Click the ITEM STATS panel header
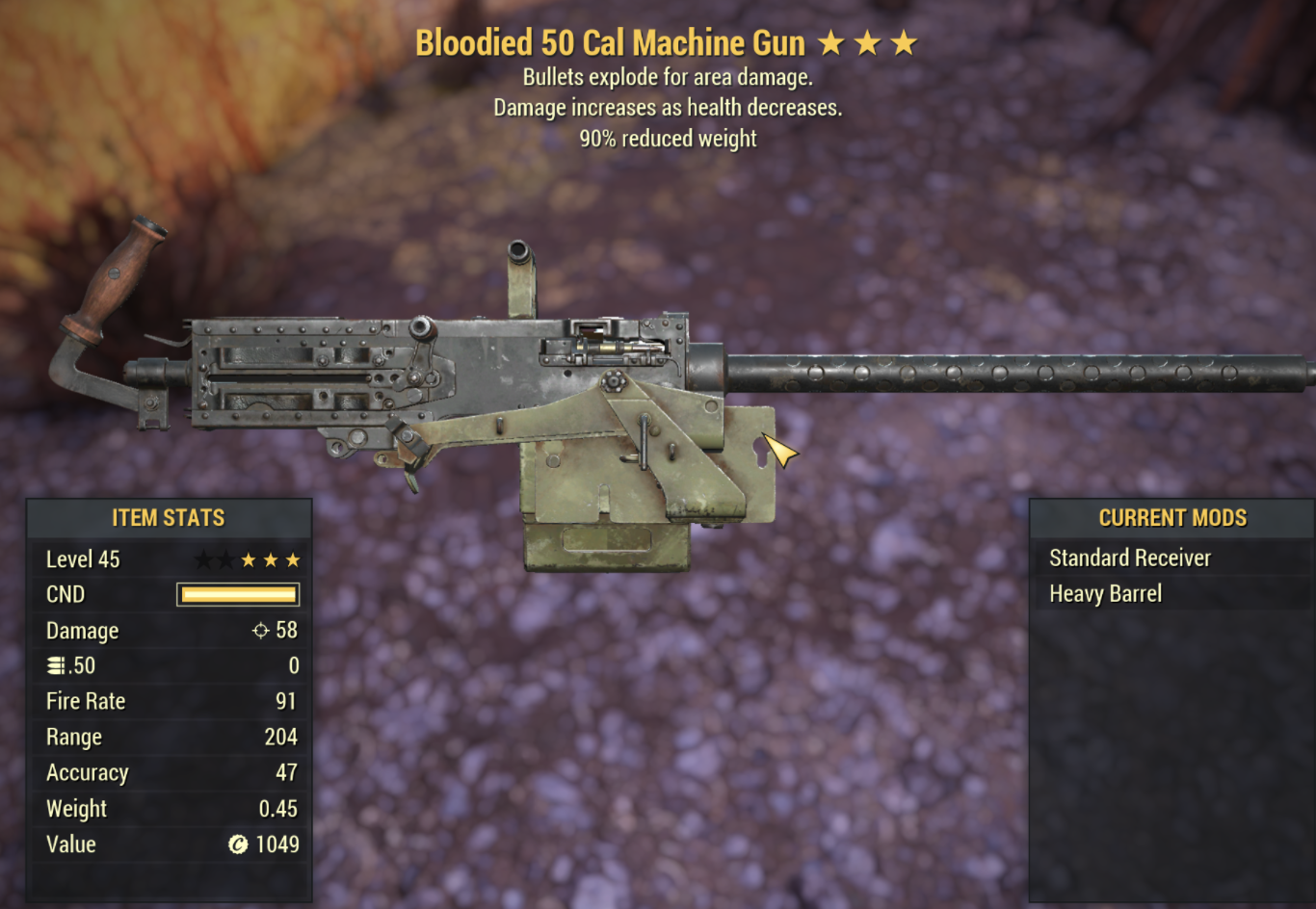Image resolution: width=1316 pixels, height=909 pixels. click(169, 518)
